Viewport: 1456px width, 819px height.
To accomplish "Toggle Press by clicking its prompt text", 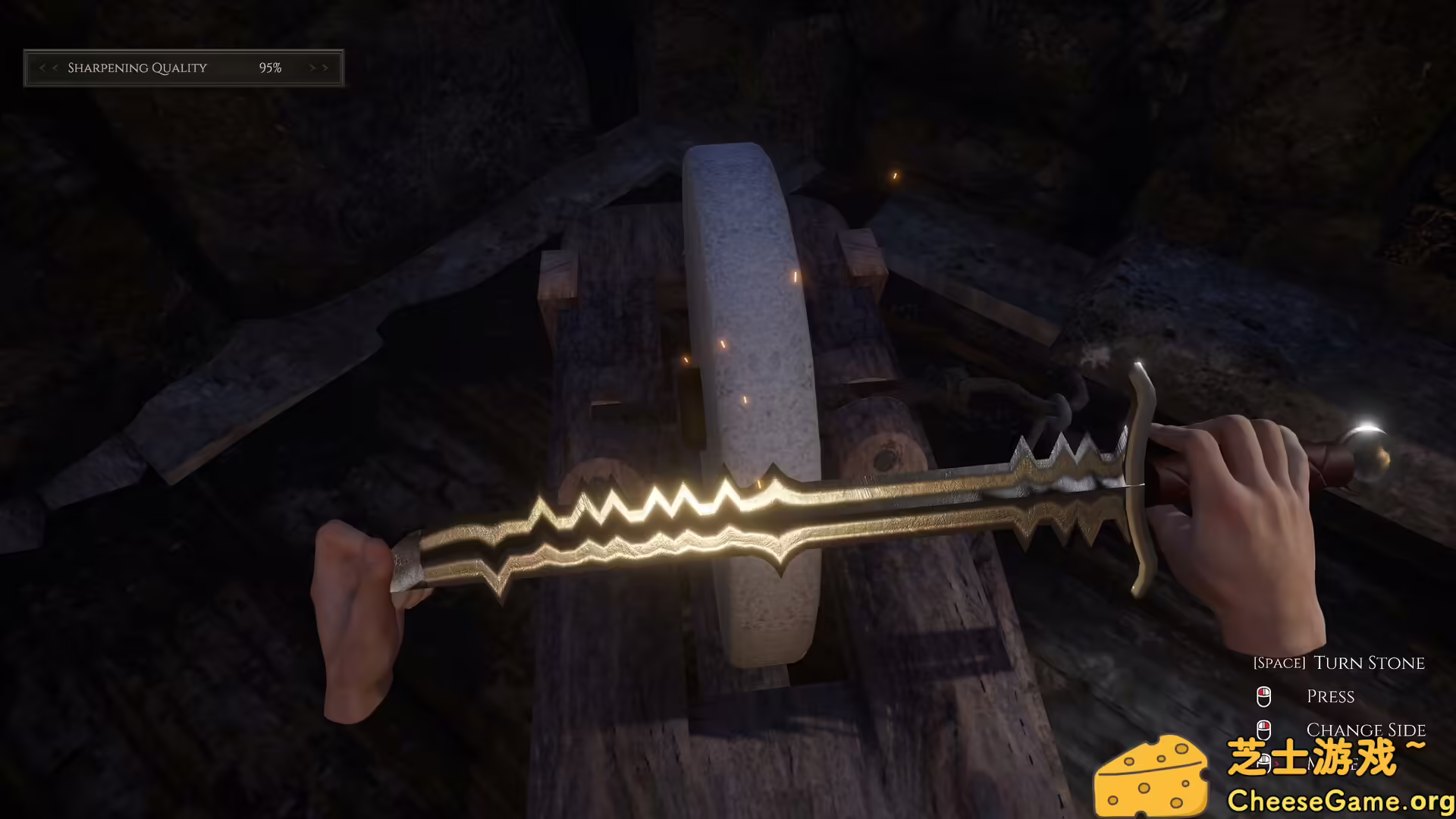I will pos(1331,697).
